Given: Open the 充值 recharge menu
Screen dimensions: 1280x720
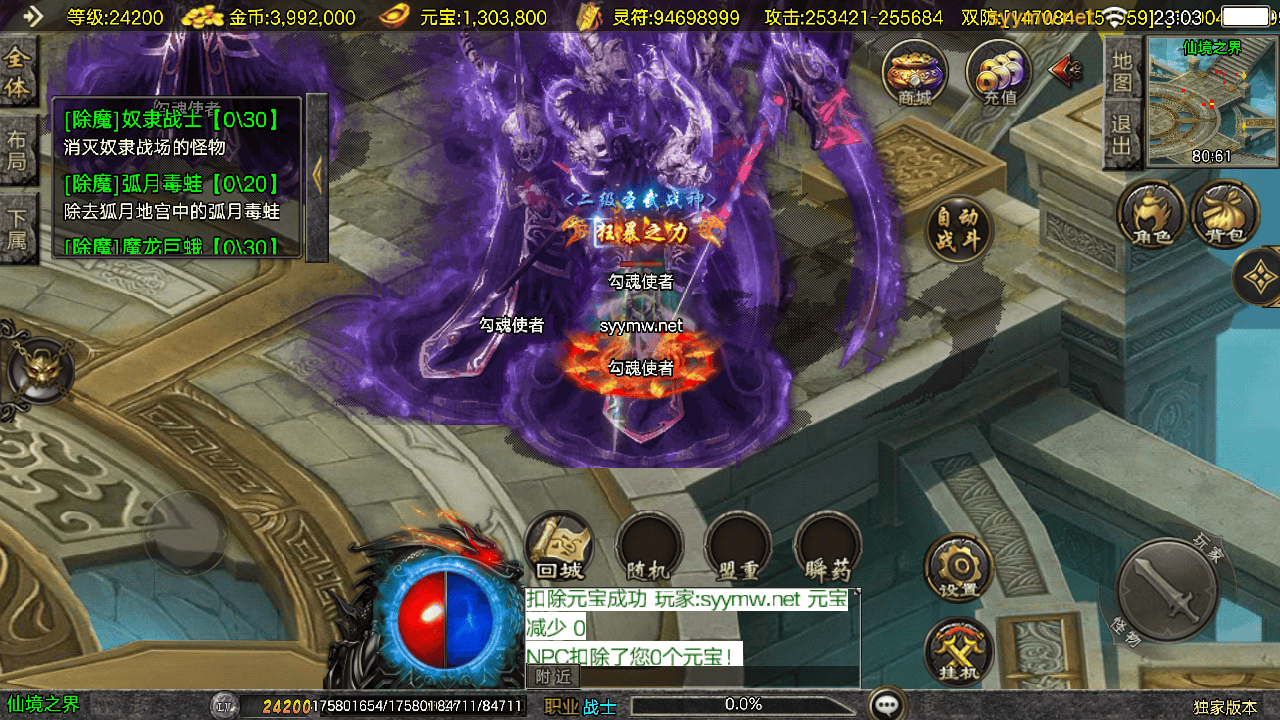Looking at the screenshot, I should (x=999, y=72).
